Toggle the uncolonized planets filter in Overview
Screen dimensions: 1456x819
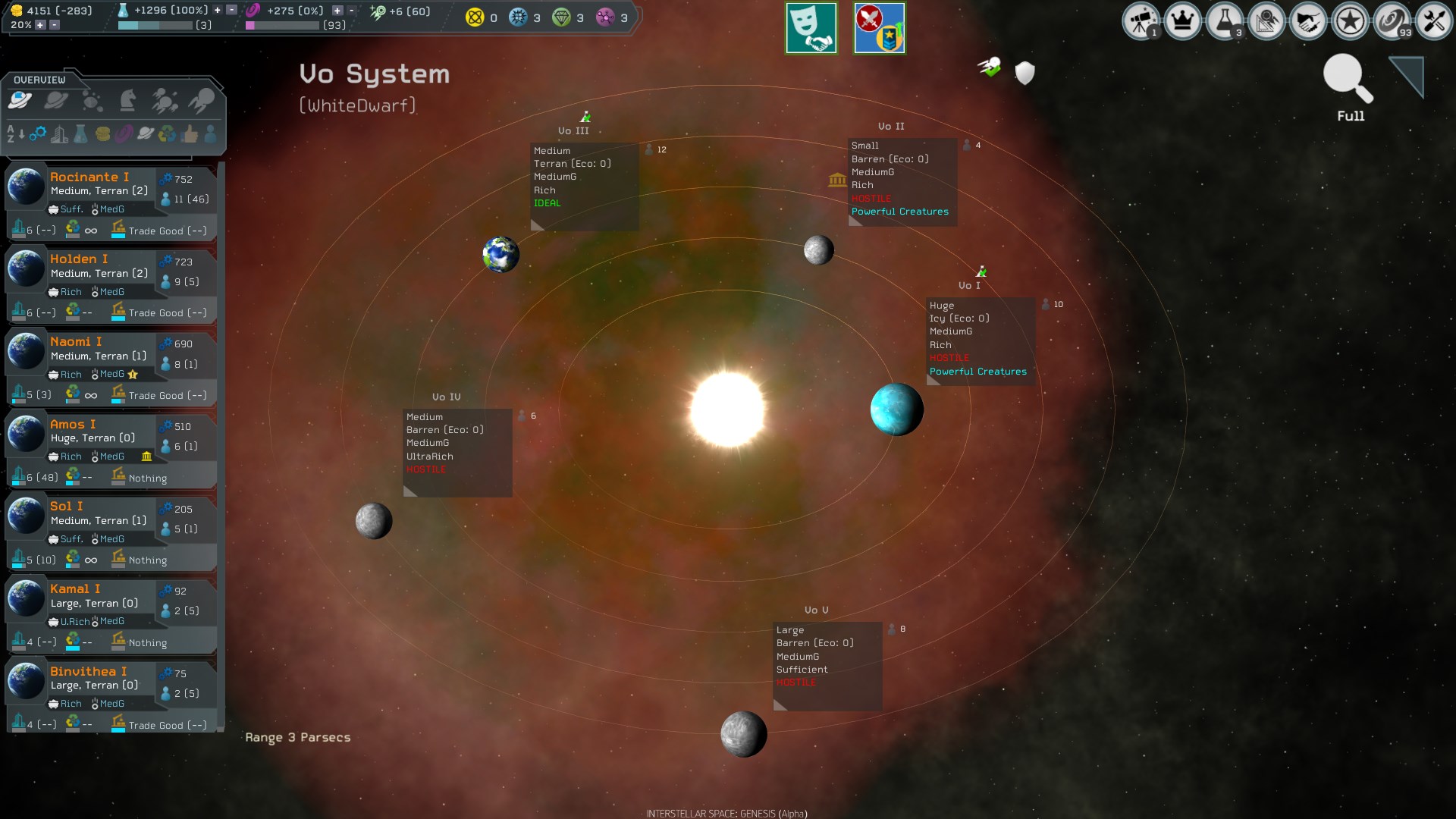click(x=55, y=99)
